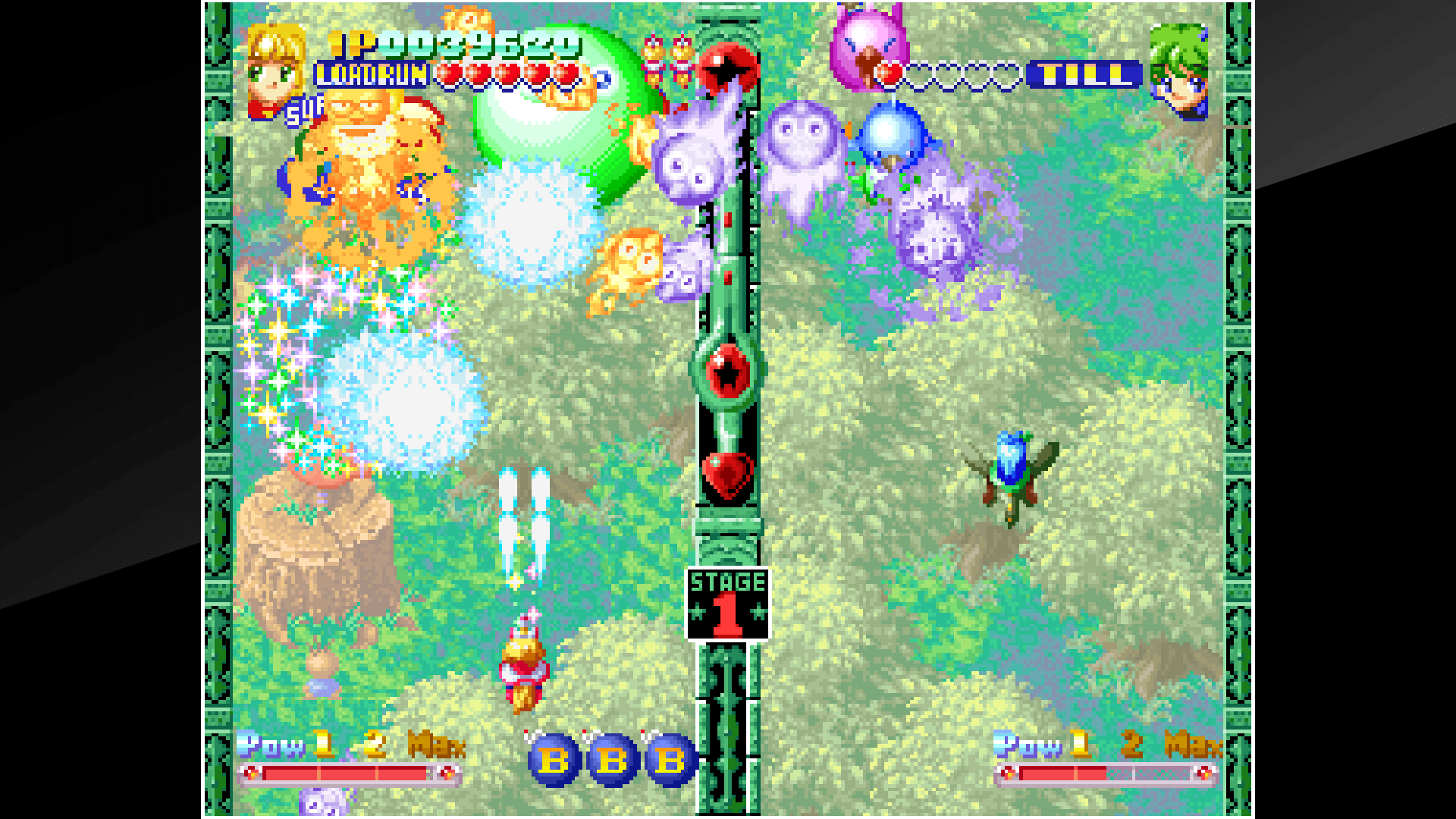Image resolution: width=1456 pixels, height=819 pixels.
Task: Click Loadrun's portrait in the top-left corner
Action: 275,64
